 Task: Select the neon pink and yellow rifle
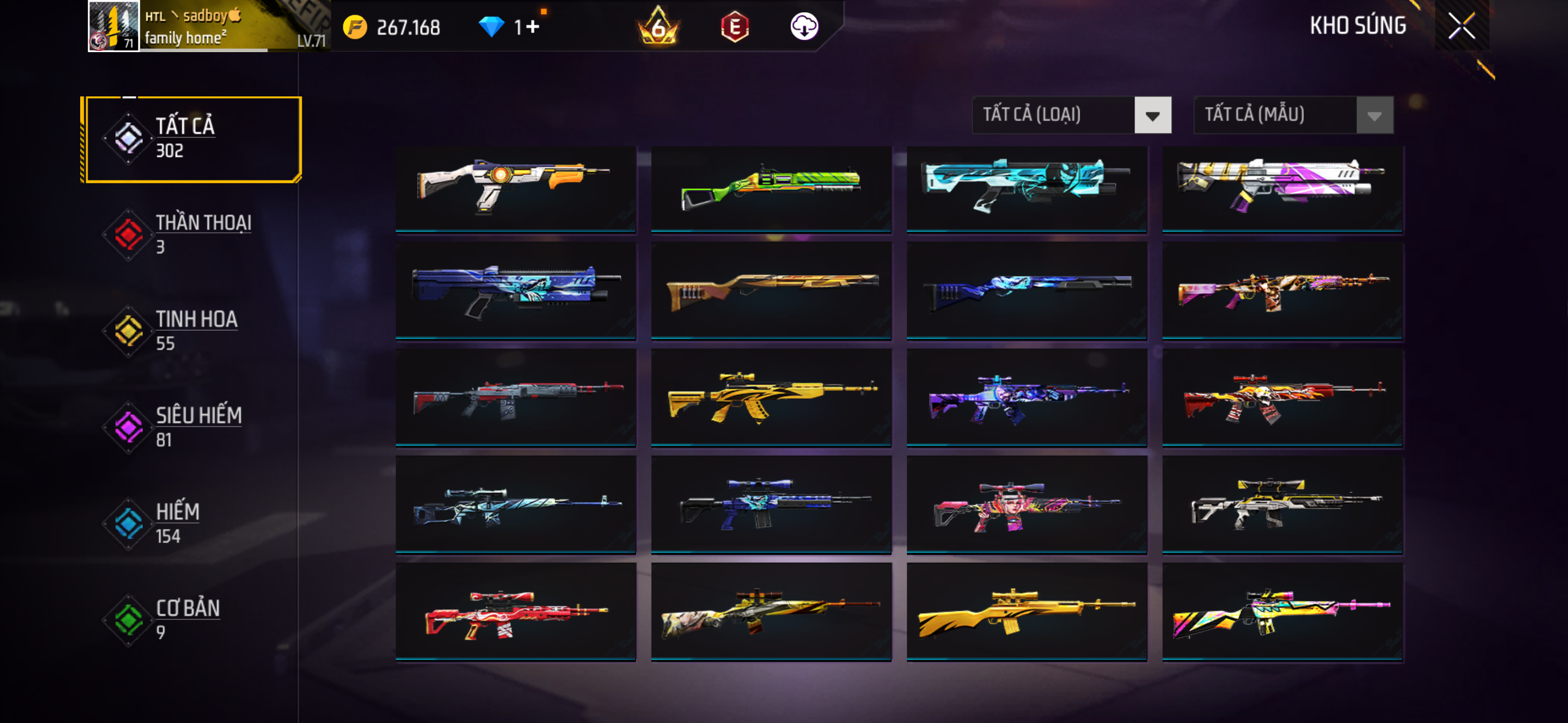(1282, 611)
